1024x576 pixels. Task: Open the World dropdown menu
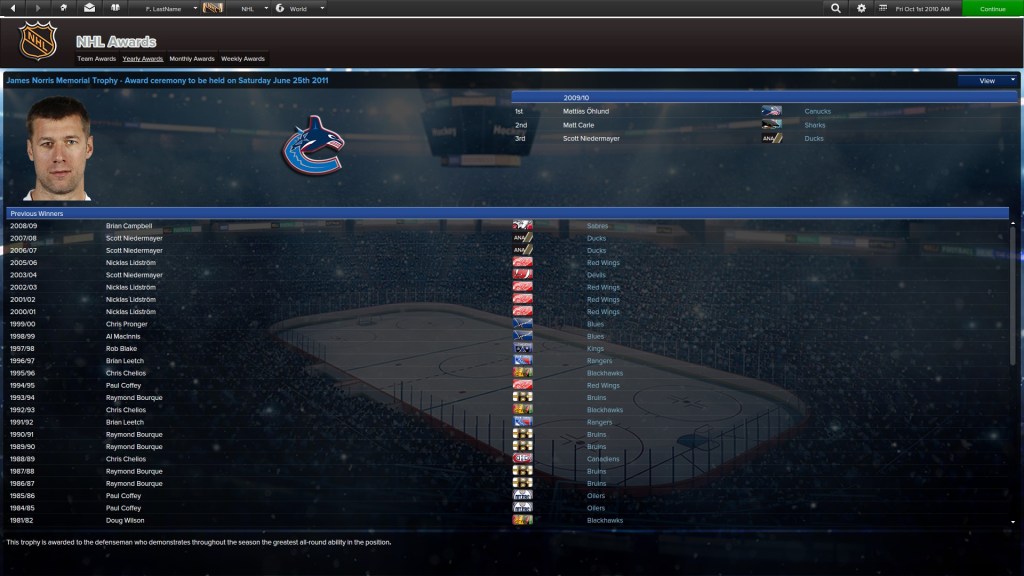coord(302,8)
